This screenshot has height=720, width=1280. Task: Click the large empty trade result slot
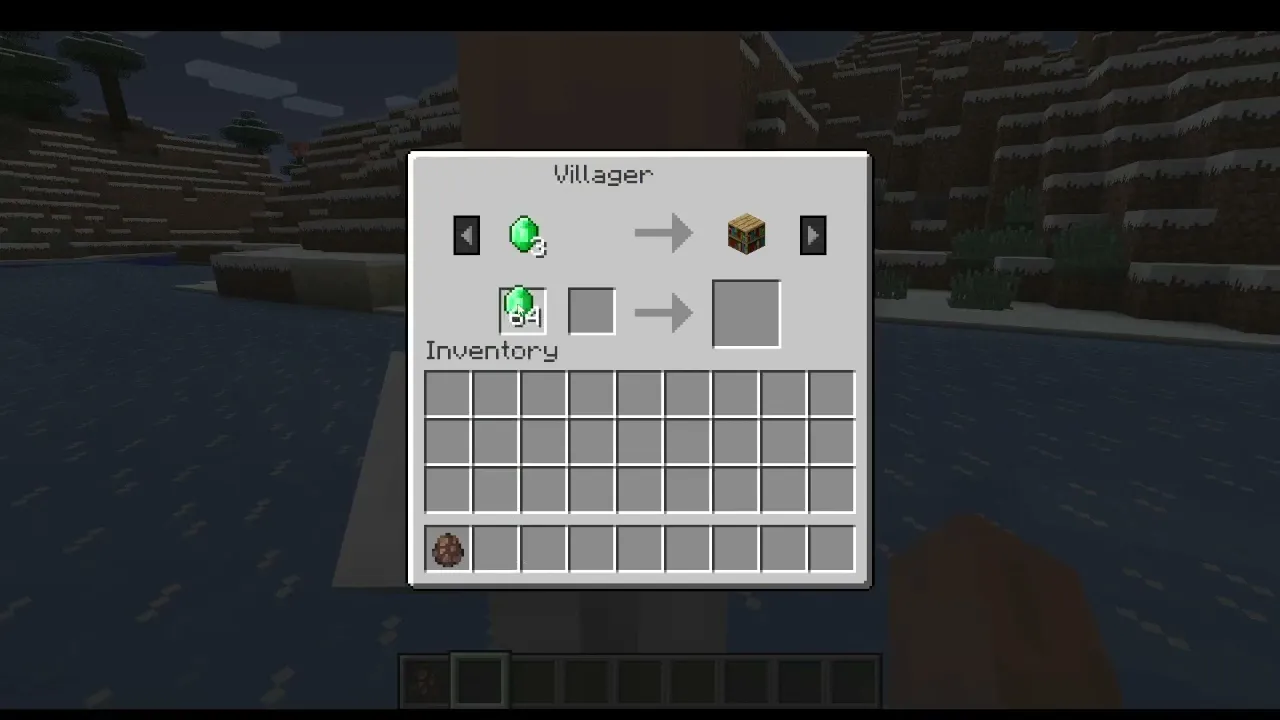[x=746, y=314]
